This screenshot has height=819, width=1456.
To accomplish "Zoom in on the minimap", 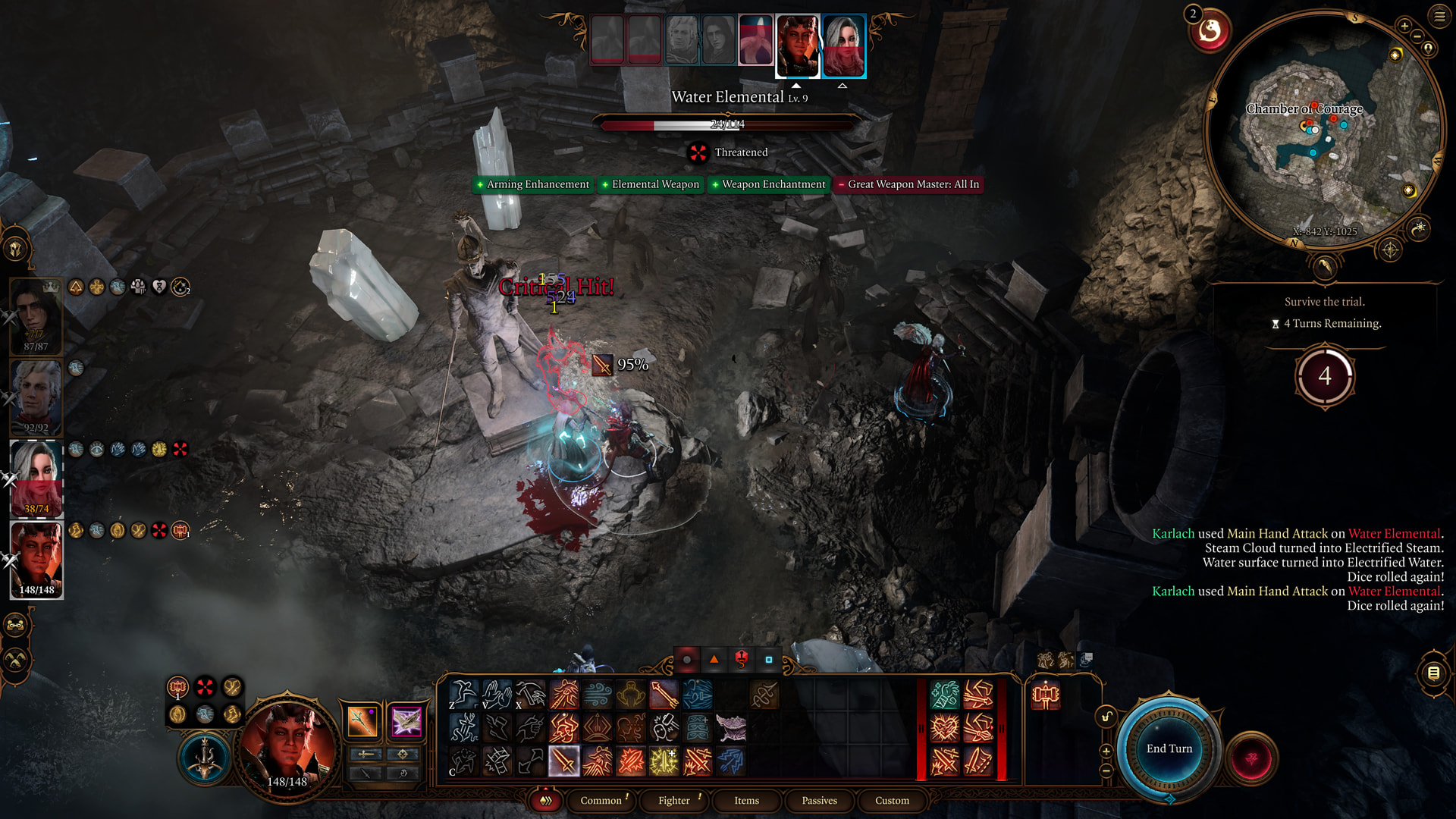I will [x=1404, y=26].
